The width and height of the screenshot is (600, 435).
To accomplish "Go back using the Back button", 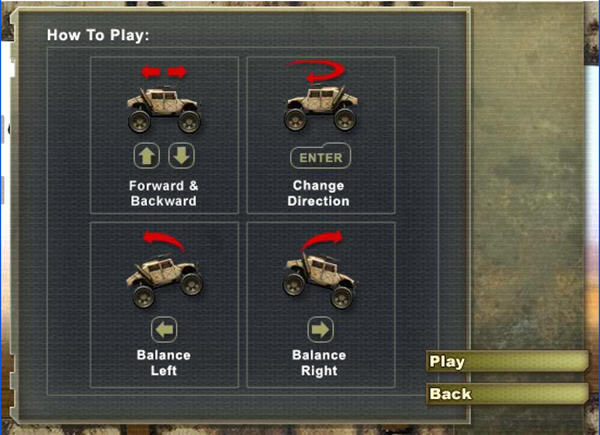I will point(505,394).
